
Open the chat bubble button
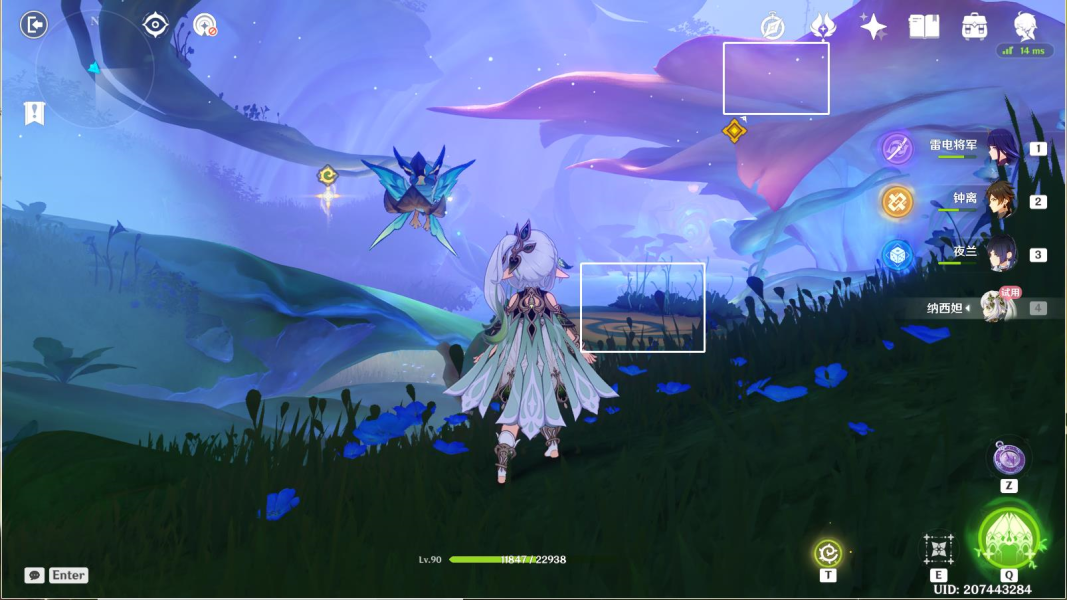[x=35, y=575]
